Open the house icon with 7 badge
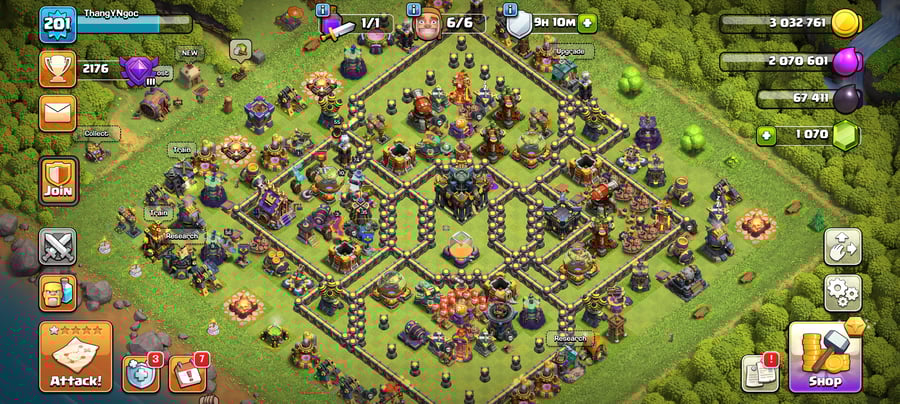 [186, 372]
